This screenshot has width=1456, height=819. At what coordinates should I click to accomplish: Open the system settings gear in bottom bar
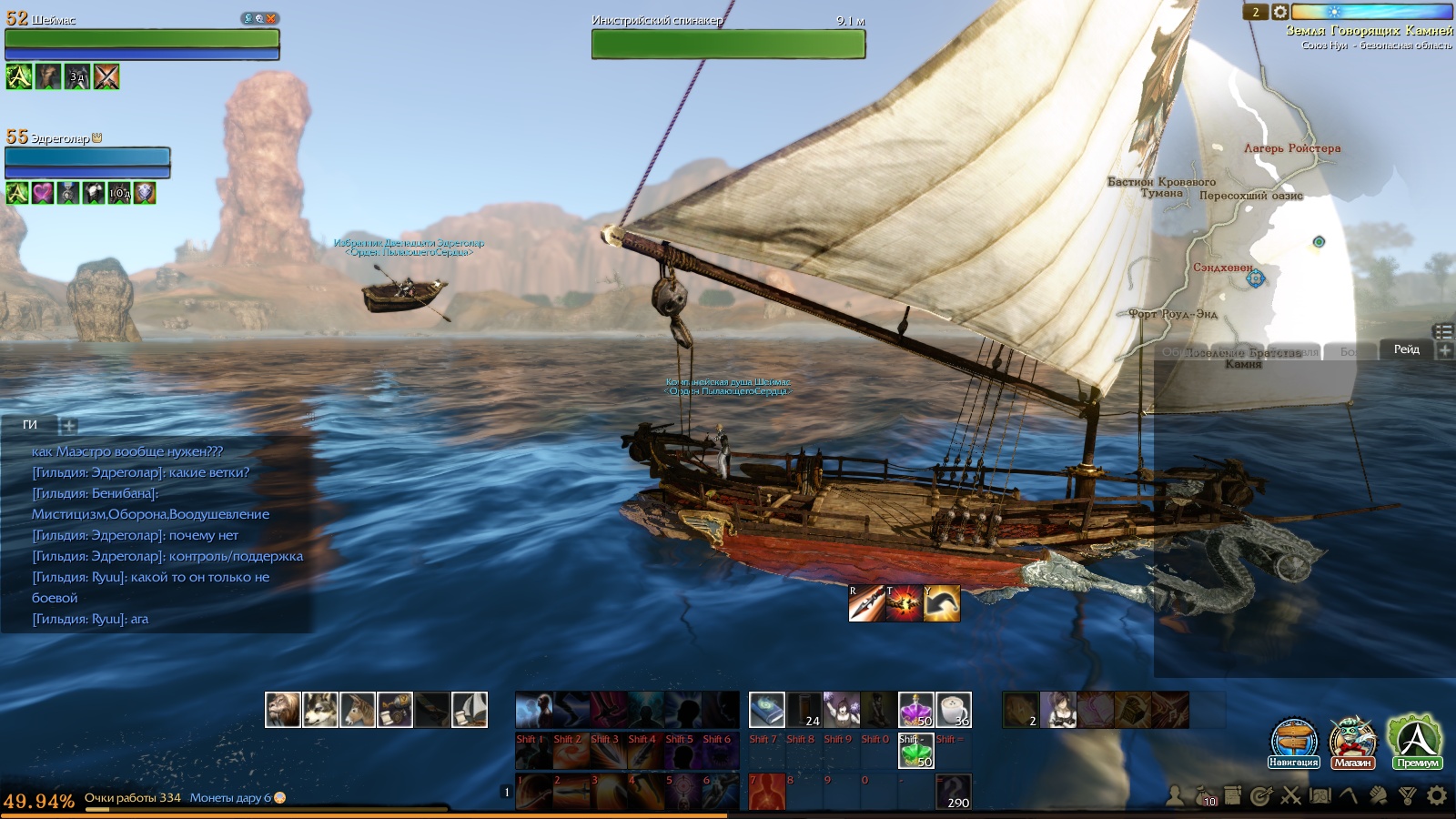1437,796
